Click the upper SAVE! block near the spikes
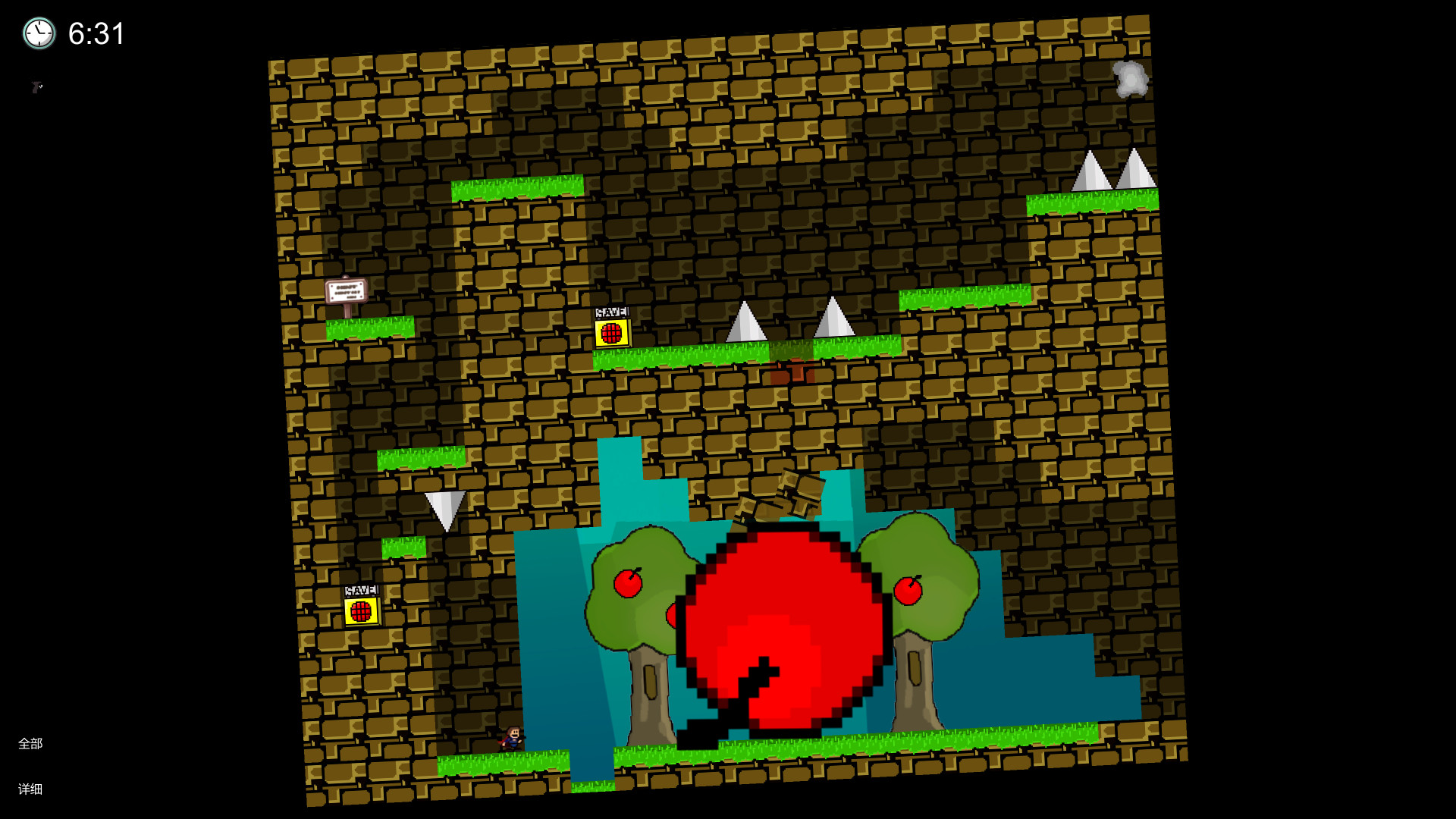This screenshot has height=819, width=1456. 612,333
